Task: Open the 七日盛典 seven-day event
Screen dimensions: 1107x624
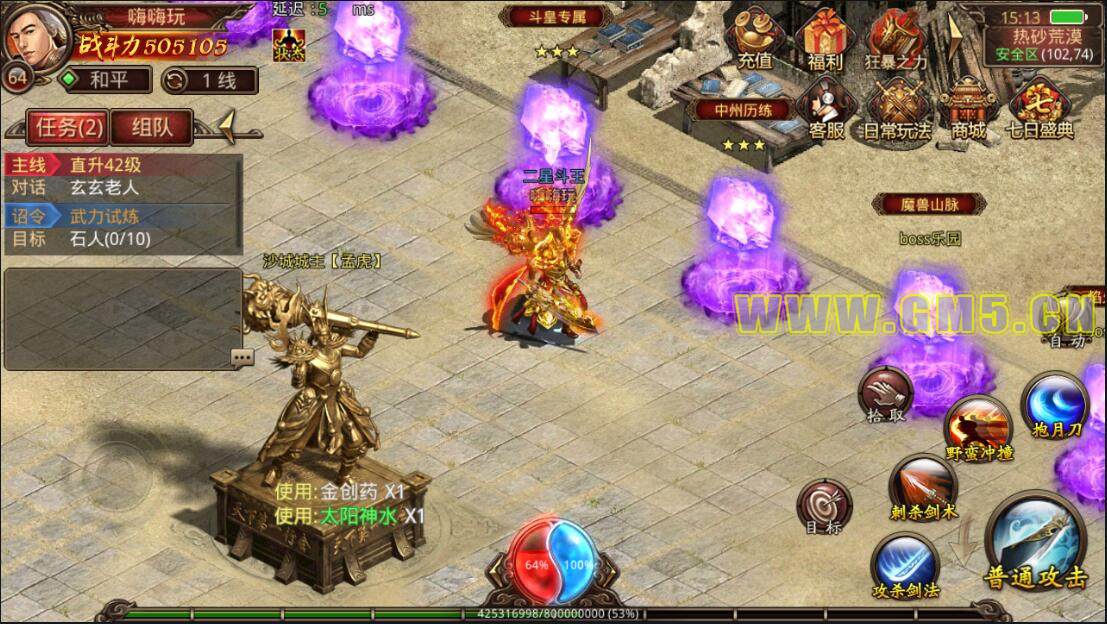Action: (1040, 108)
